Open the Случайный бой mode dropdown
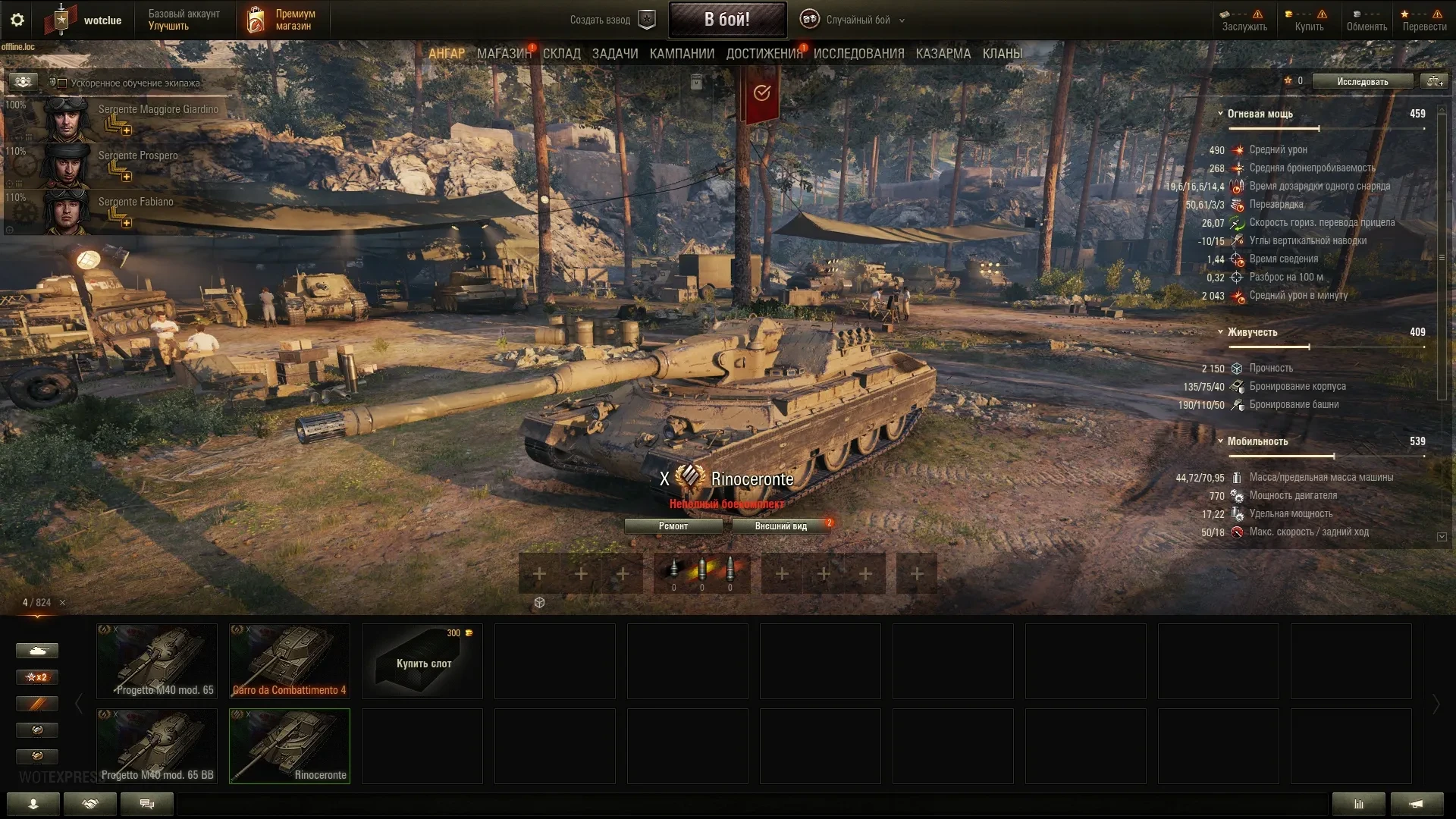The width and height of the screenshot is (1456, 819). tap(857, 20)
